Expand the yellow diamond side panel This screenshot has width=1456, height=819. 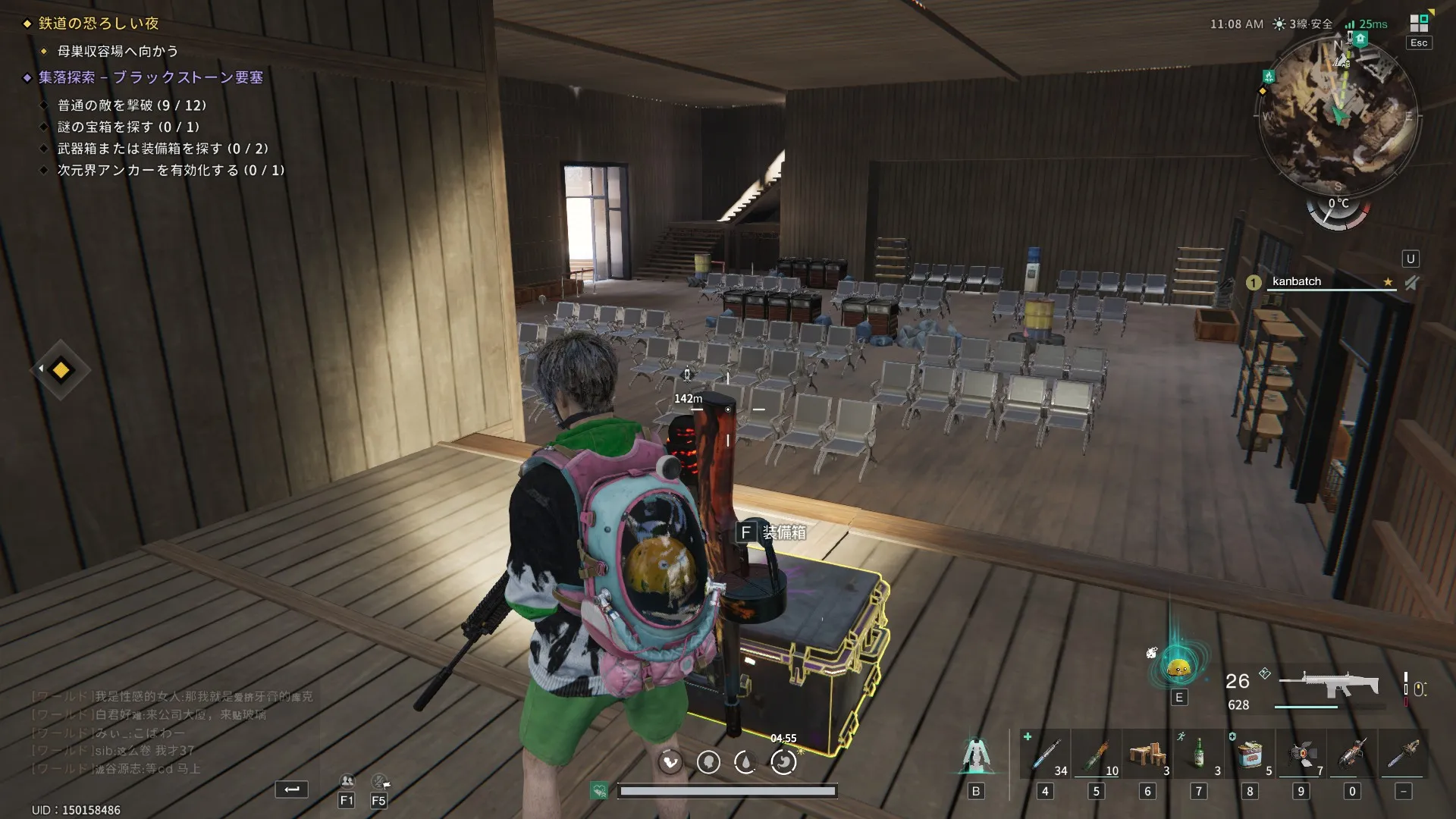tap(60, 370)
